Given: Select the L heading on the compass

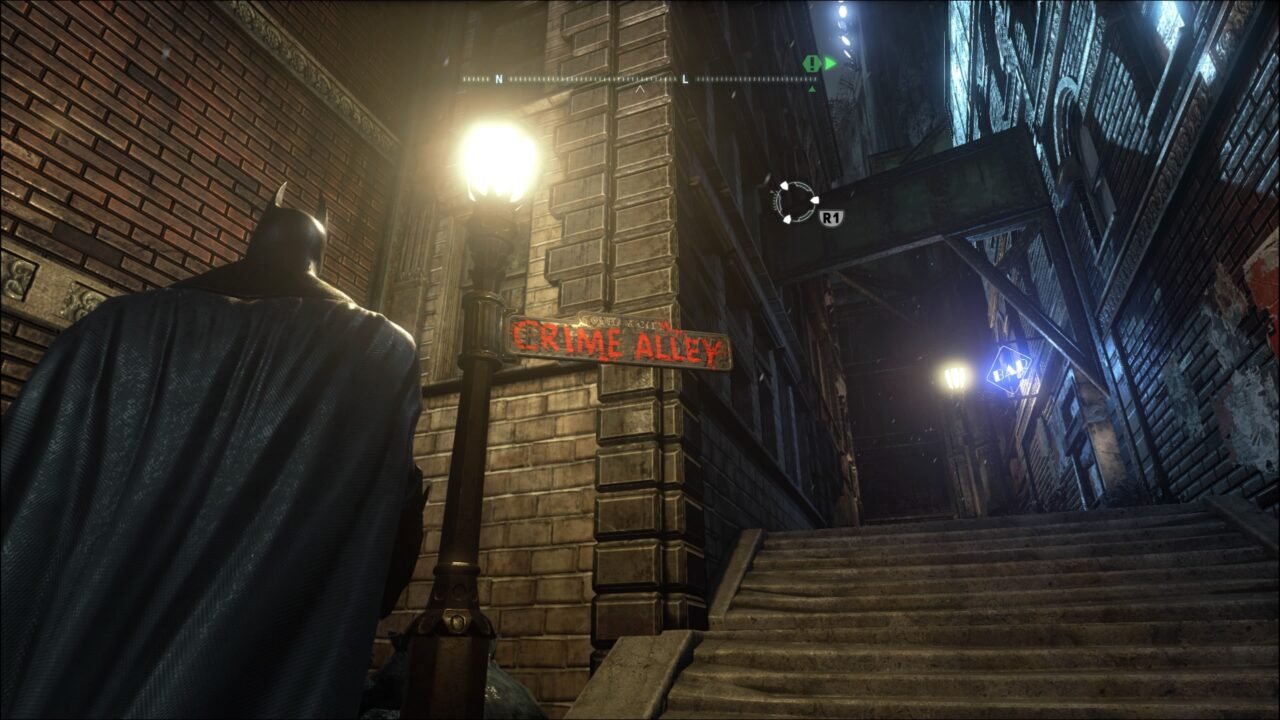Looking at the screenshot, I should tap(684, 80).
